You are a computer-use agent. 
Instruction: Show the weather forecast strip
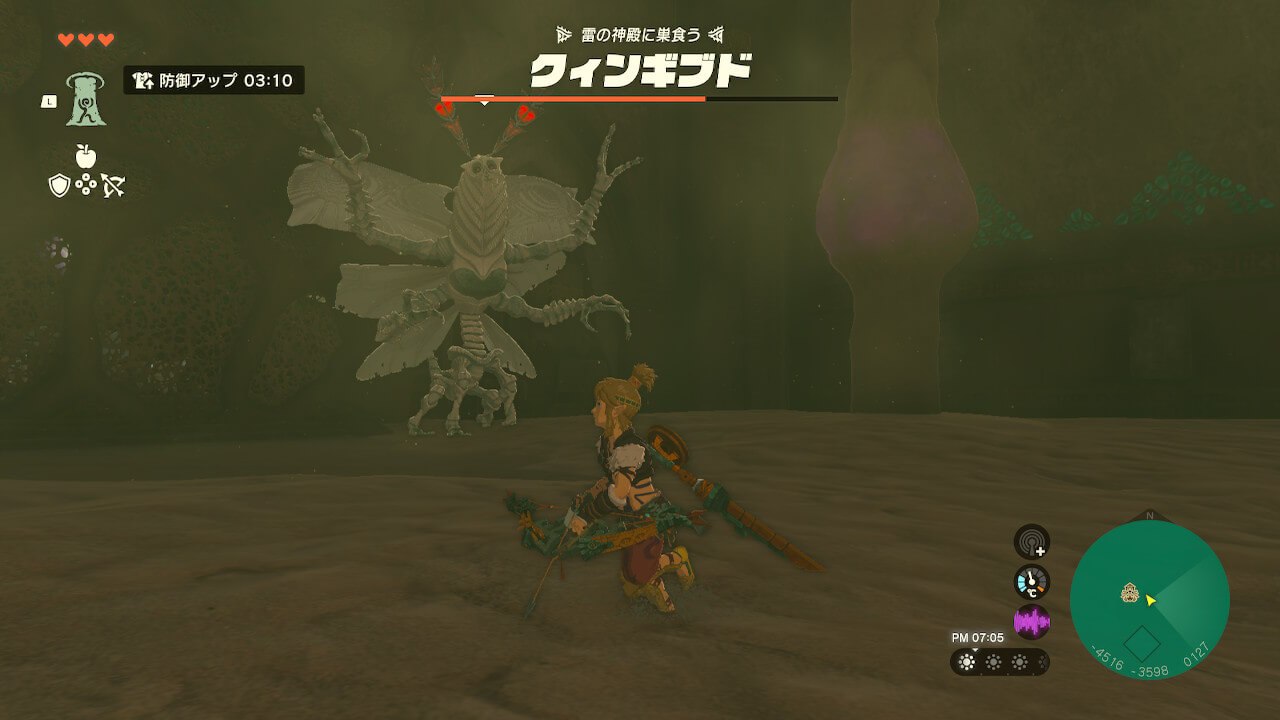(x=999, y=661)
